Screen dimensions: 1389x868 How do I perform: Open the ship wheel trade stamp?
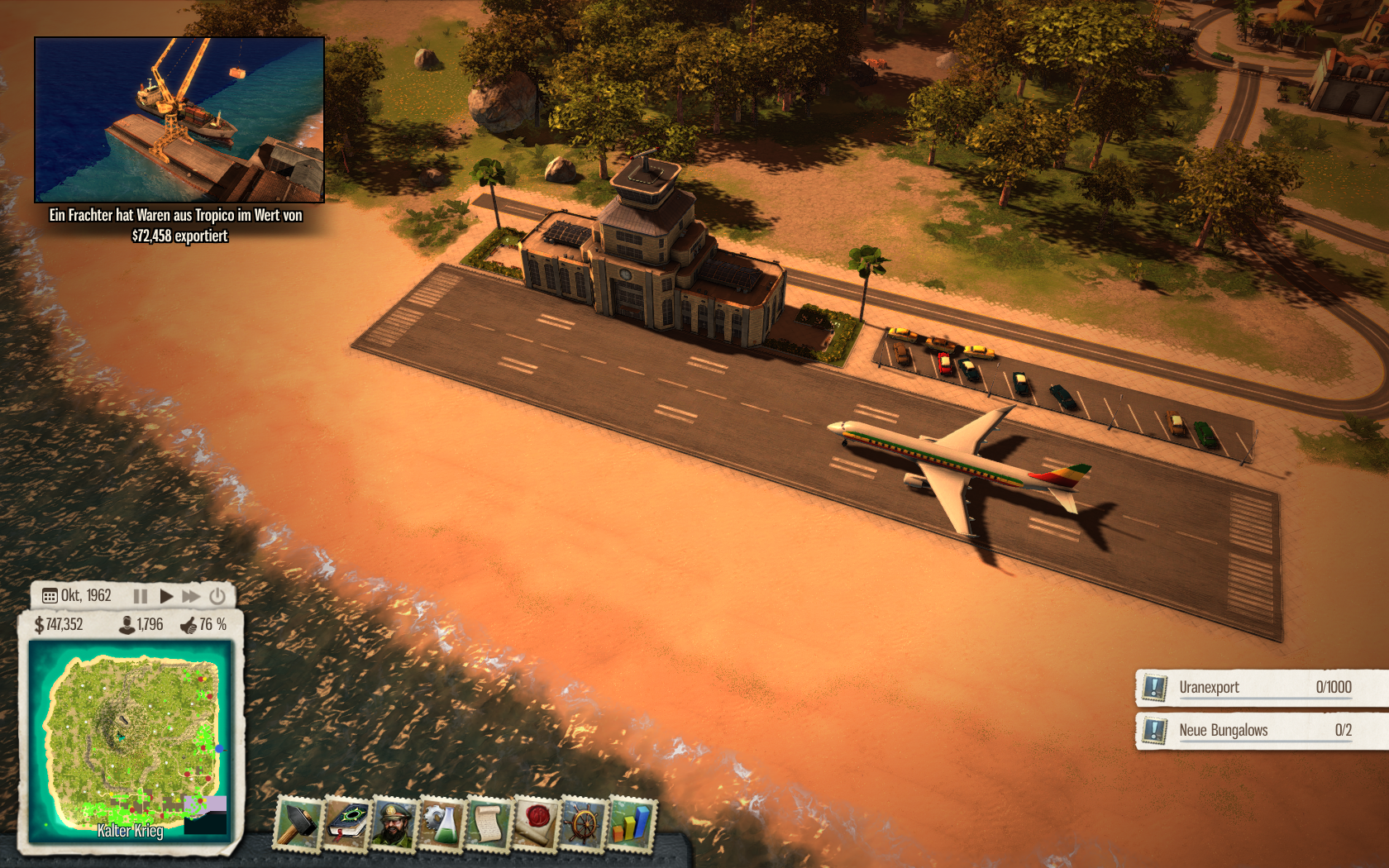tap(584, 823)
